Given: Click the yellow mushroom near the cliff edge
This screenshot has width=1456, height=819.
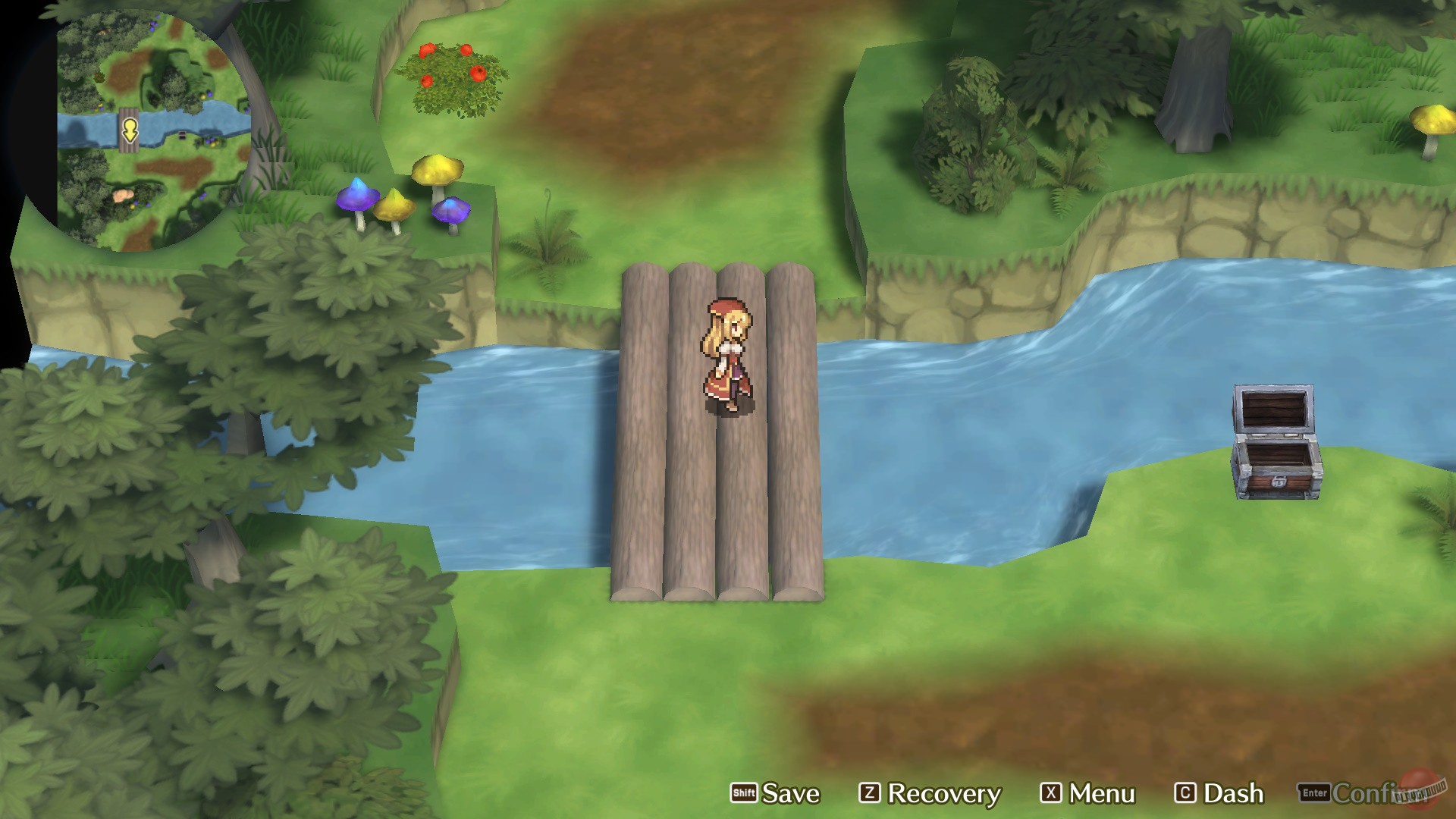Looking at the screenshot, I should (438, 171).
